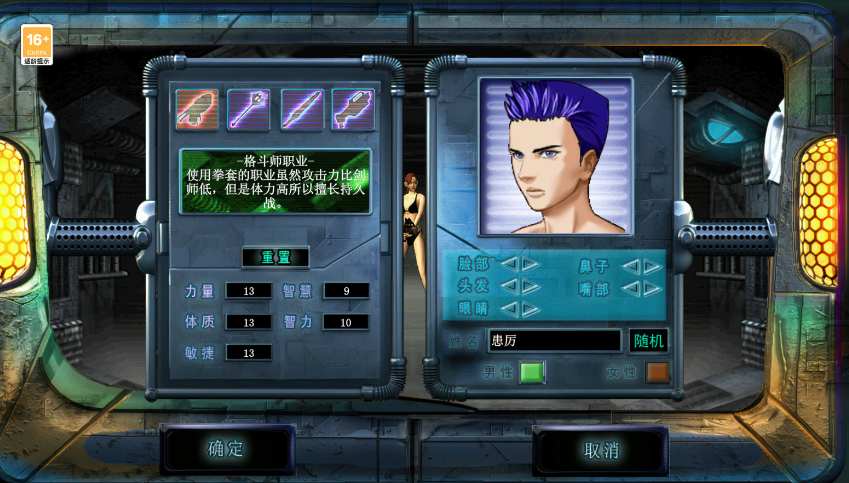849x483 pixels.
Task: Cycle to previous mouth (嘴部) option
Action: tap(630, 288)
